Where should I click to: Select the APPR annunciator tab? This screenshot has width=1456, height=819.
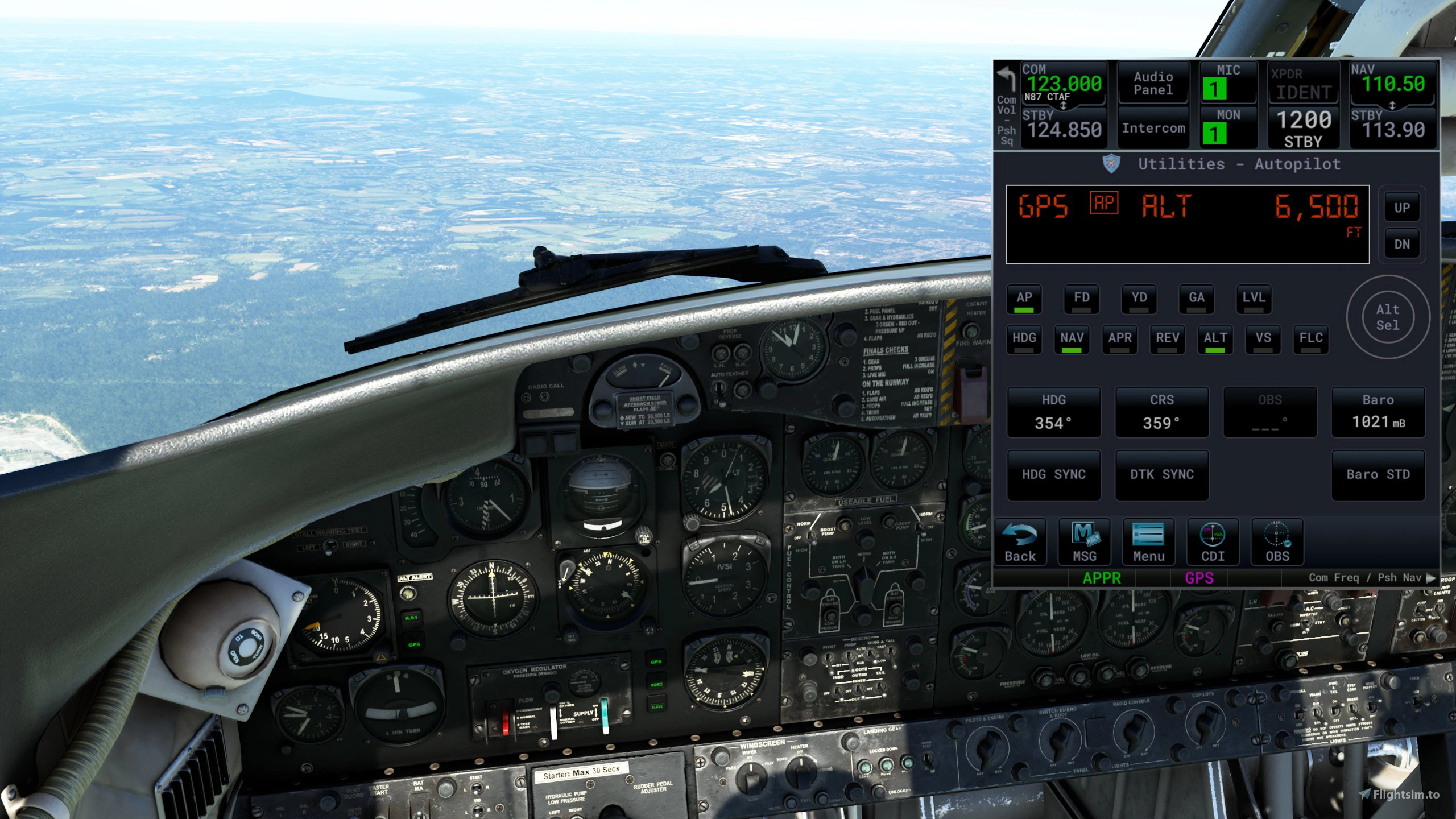1102,577
